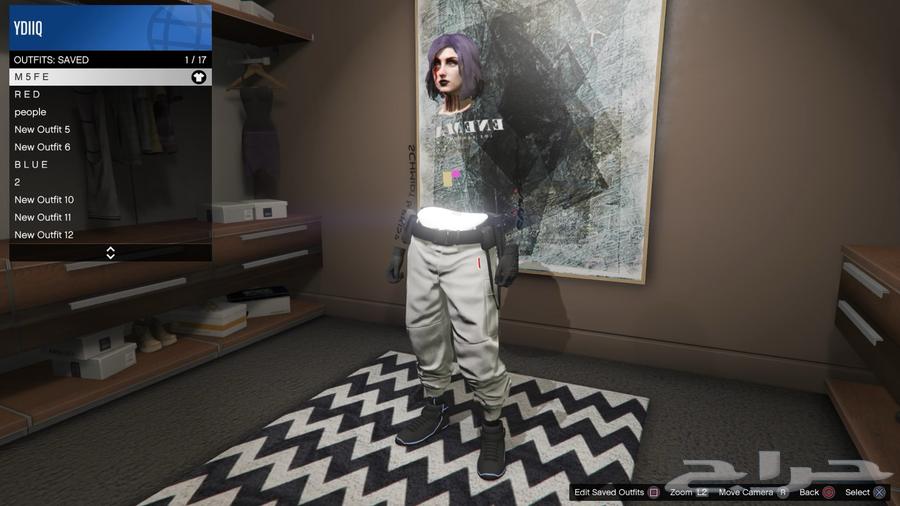The width and height of the screenshot is (900, 506).
Task: Pick New Outfit 11
Action: [x=110, y=217]
